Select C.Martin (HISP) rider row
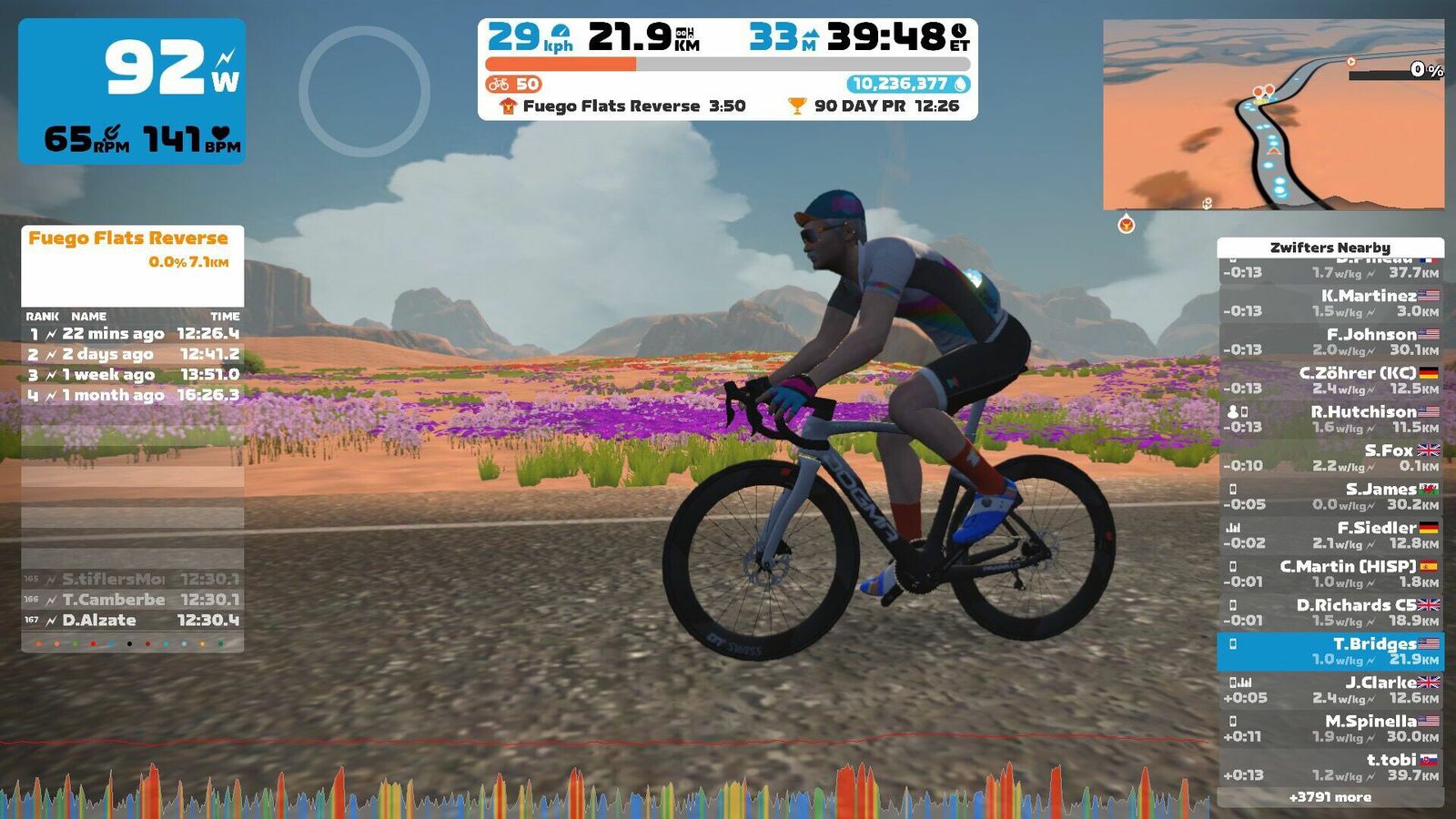This screenshot has width=1456, height=819. [1330, 574]
